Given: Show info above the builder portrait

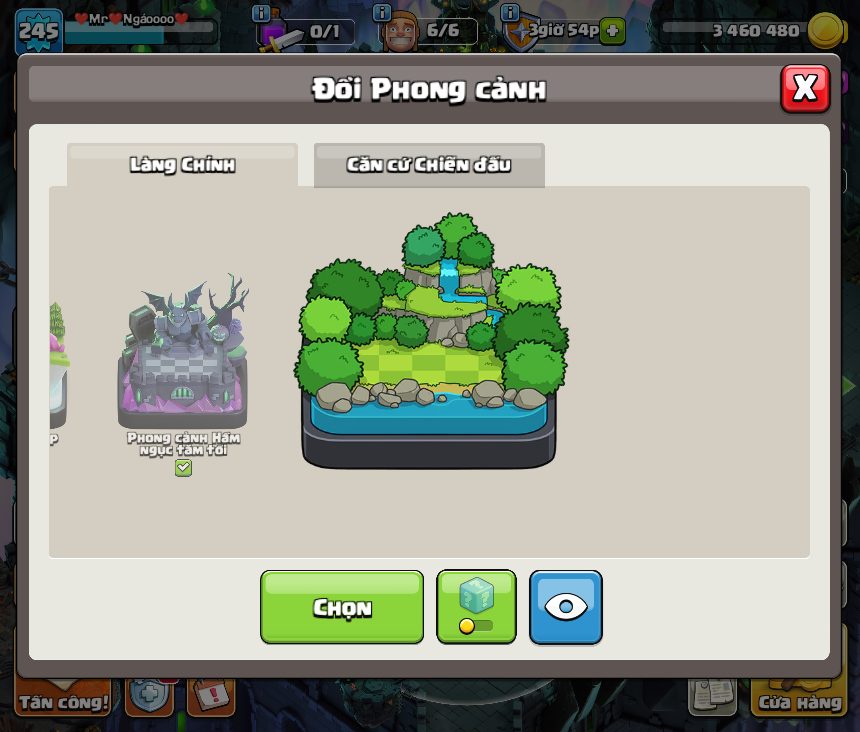Looking at the screenshot, I should (x=381, y=13).
